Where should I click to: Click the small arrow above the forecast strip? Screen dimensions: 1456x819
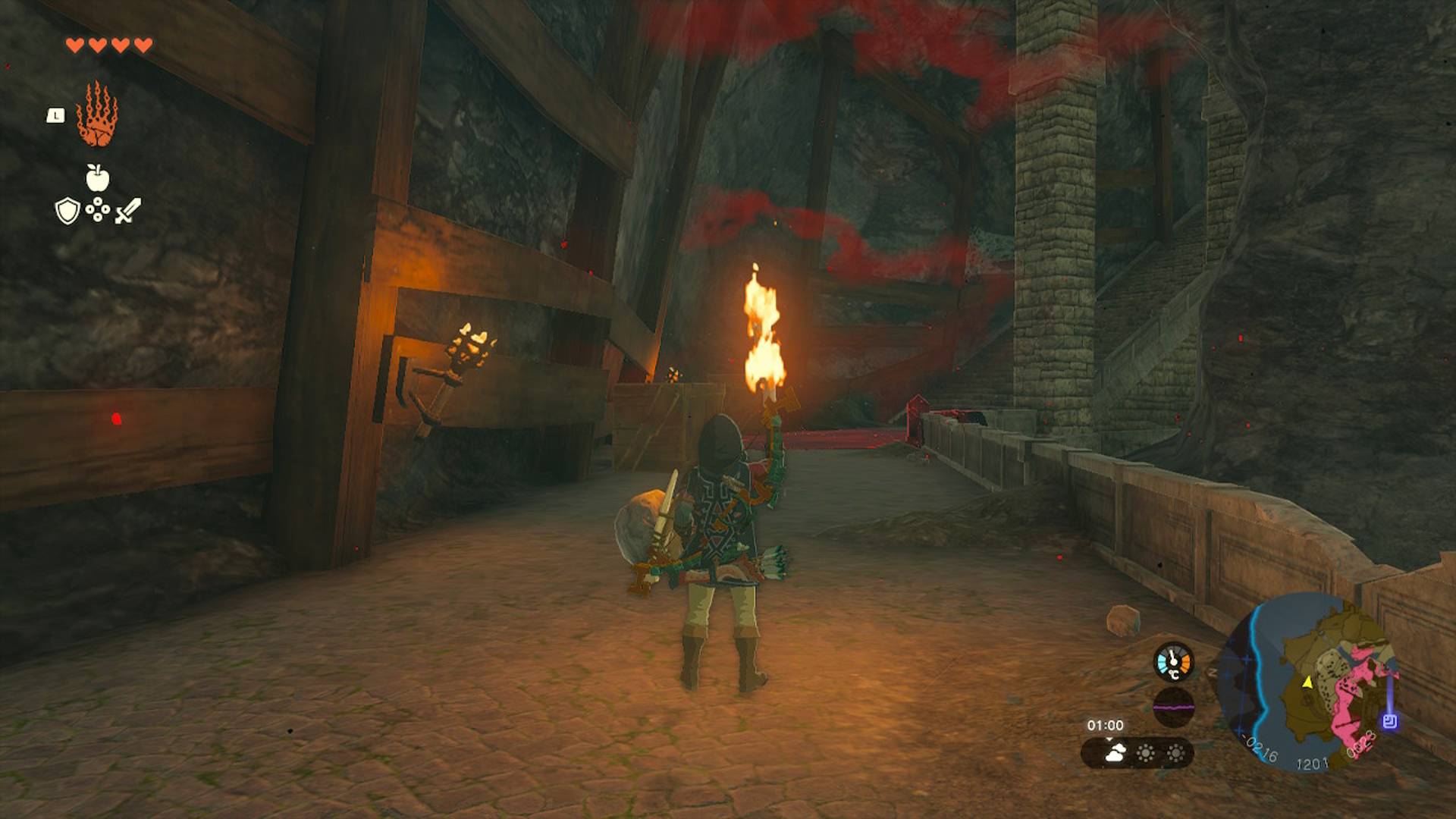(1109, 739)
